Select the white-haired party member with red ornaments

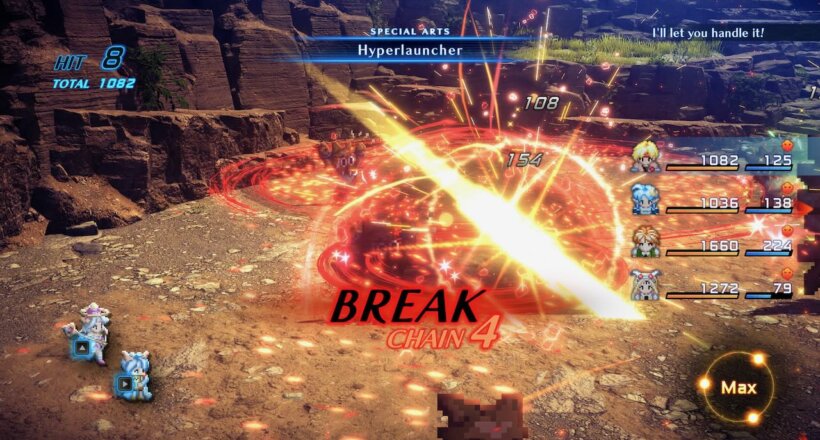pyautogui.click(x=644, y=284)
